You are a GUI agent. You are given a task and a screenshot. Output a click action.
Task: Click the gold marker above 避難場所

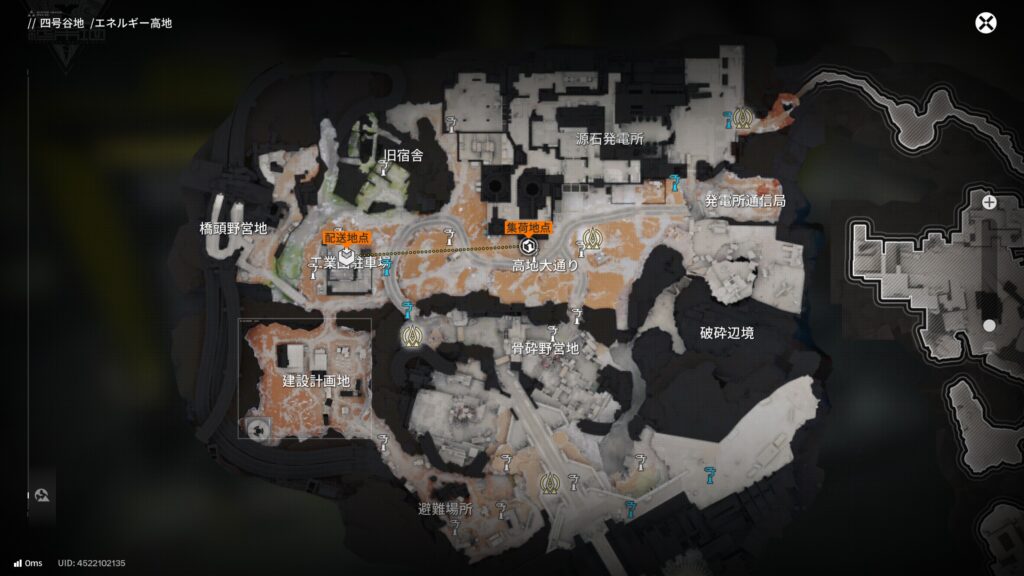click(x=548, y=485)
